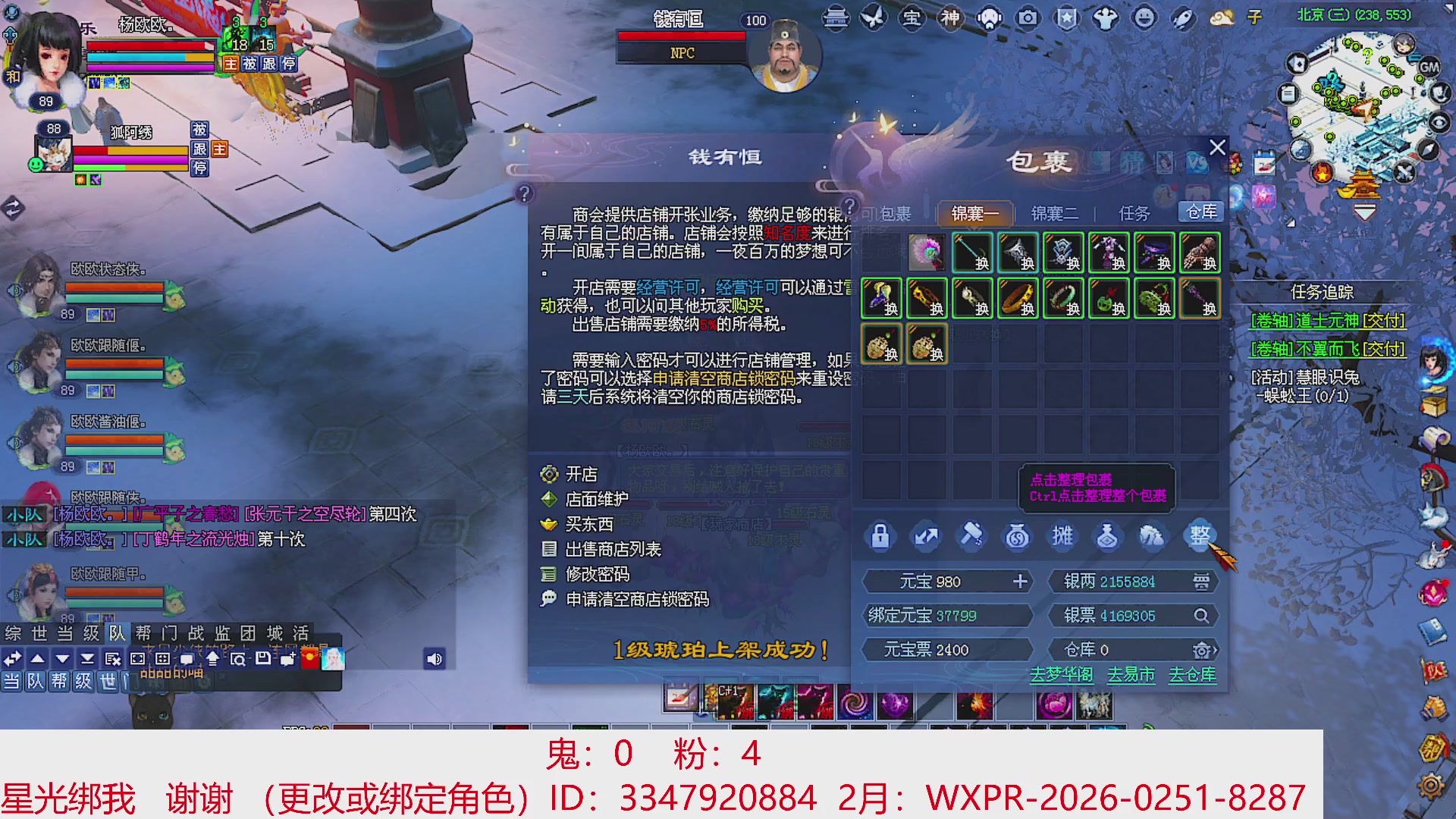Image resolution: width=1456 pixels, height=819 pixels.
Task: Open the bag expand arrows icon
Action: click(925, 536)
